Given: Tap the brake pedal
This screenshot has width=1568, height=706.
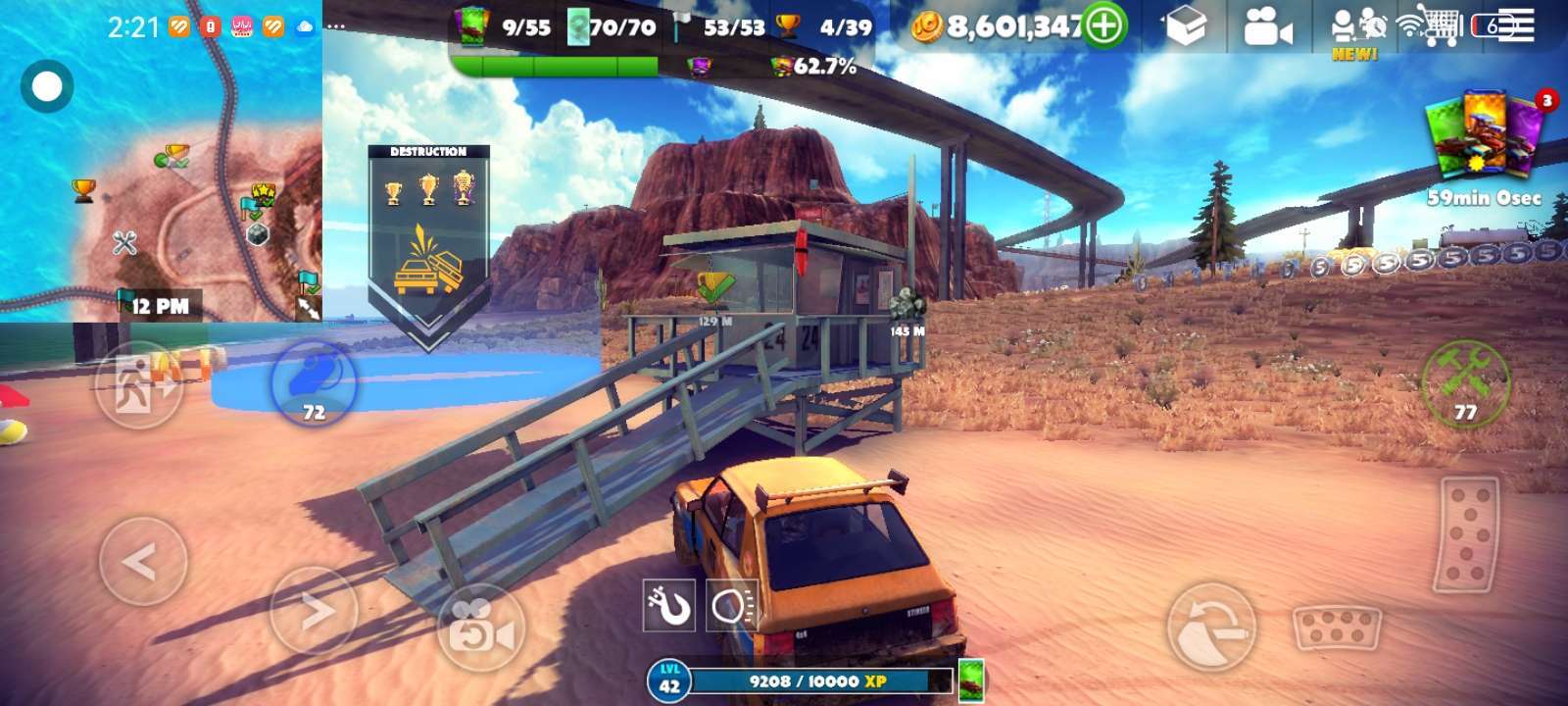Looking at the screenshot, I should point(1338,628).
